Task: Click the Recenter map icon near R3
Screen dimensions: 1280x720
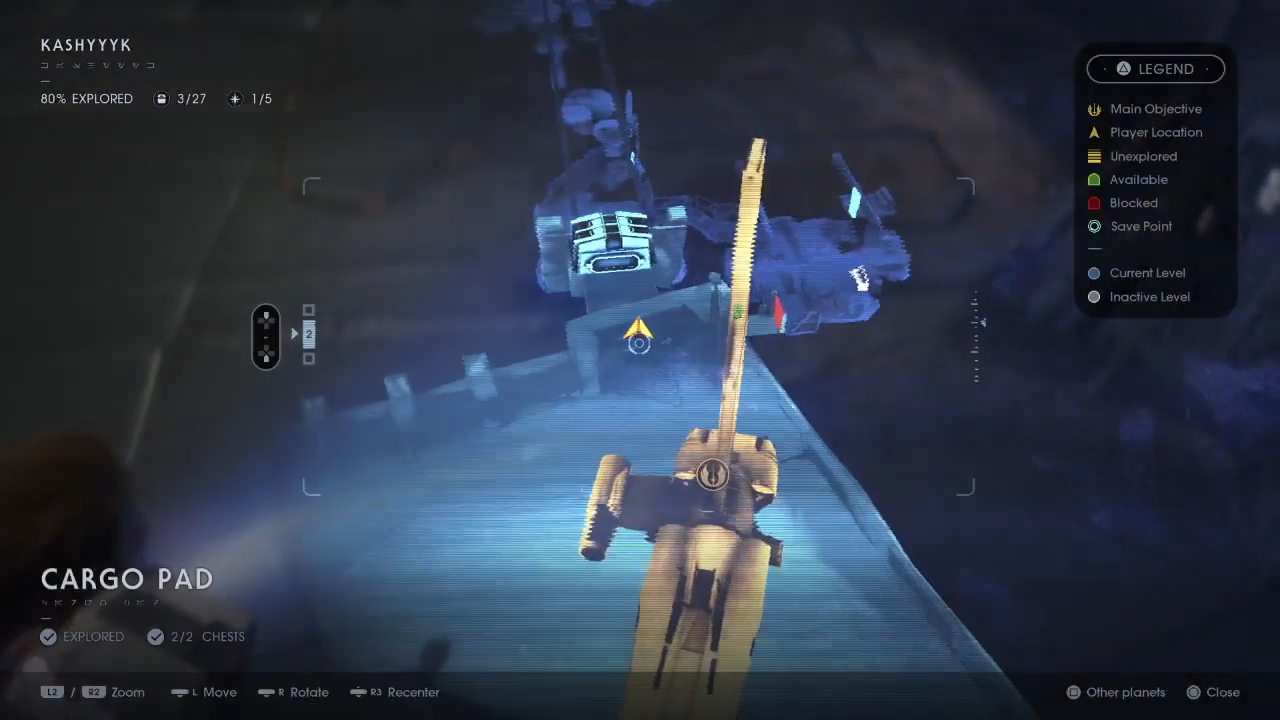Action: point(360,692)
